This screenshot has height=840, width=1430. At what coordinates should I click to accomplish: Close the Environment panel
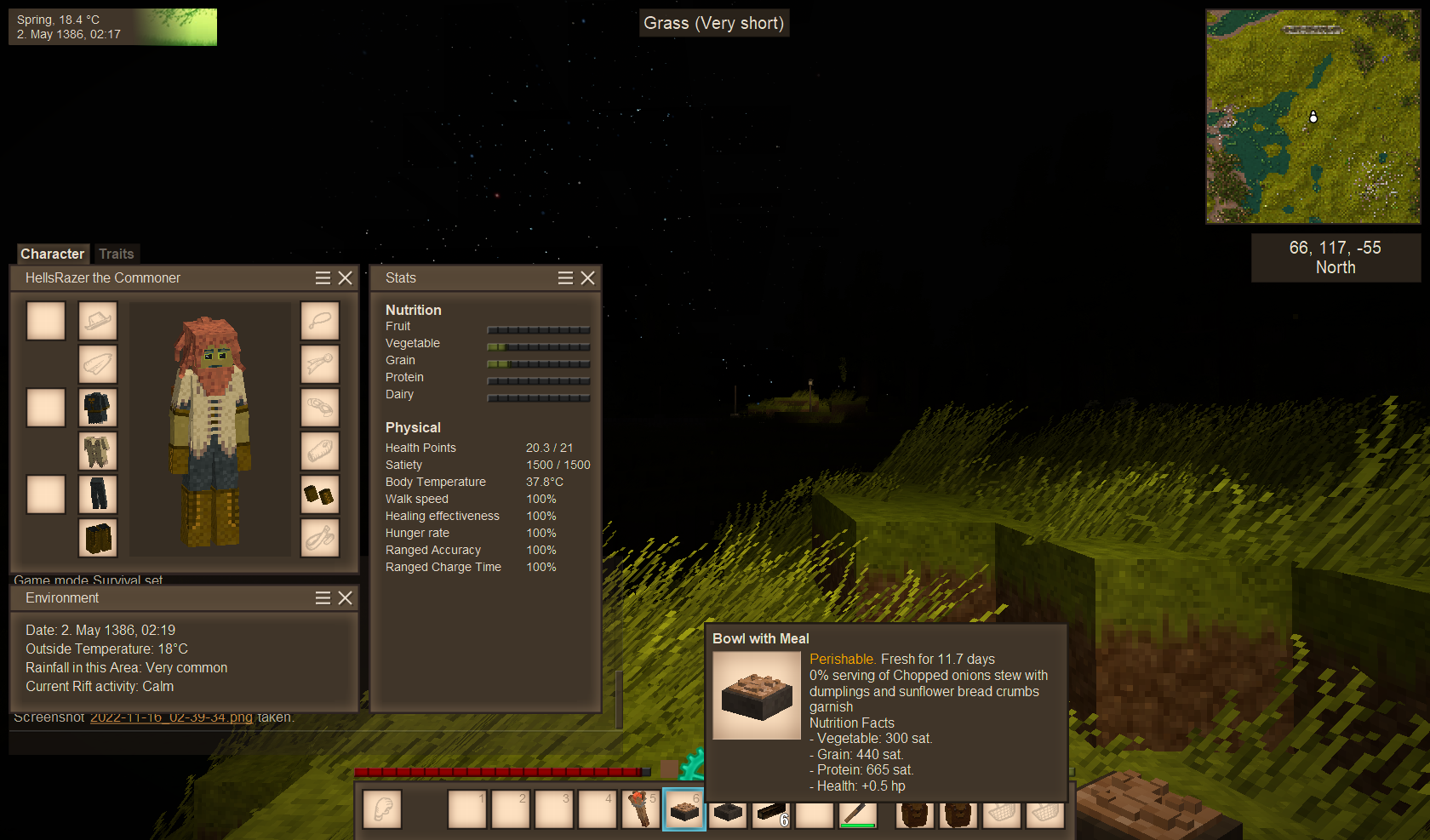[345, 598]
